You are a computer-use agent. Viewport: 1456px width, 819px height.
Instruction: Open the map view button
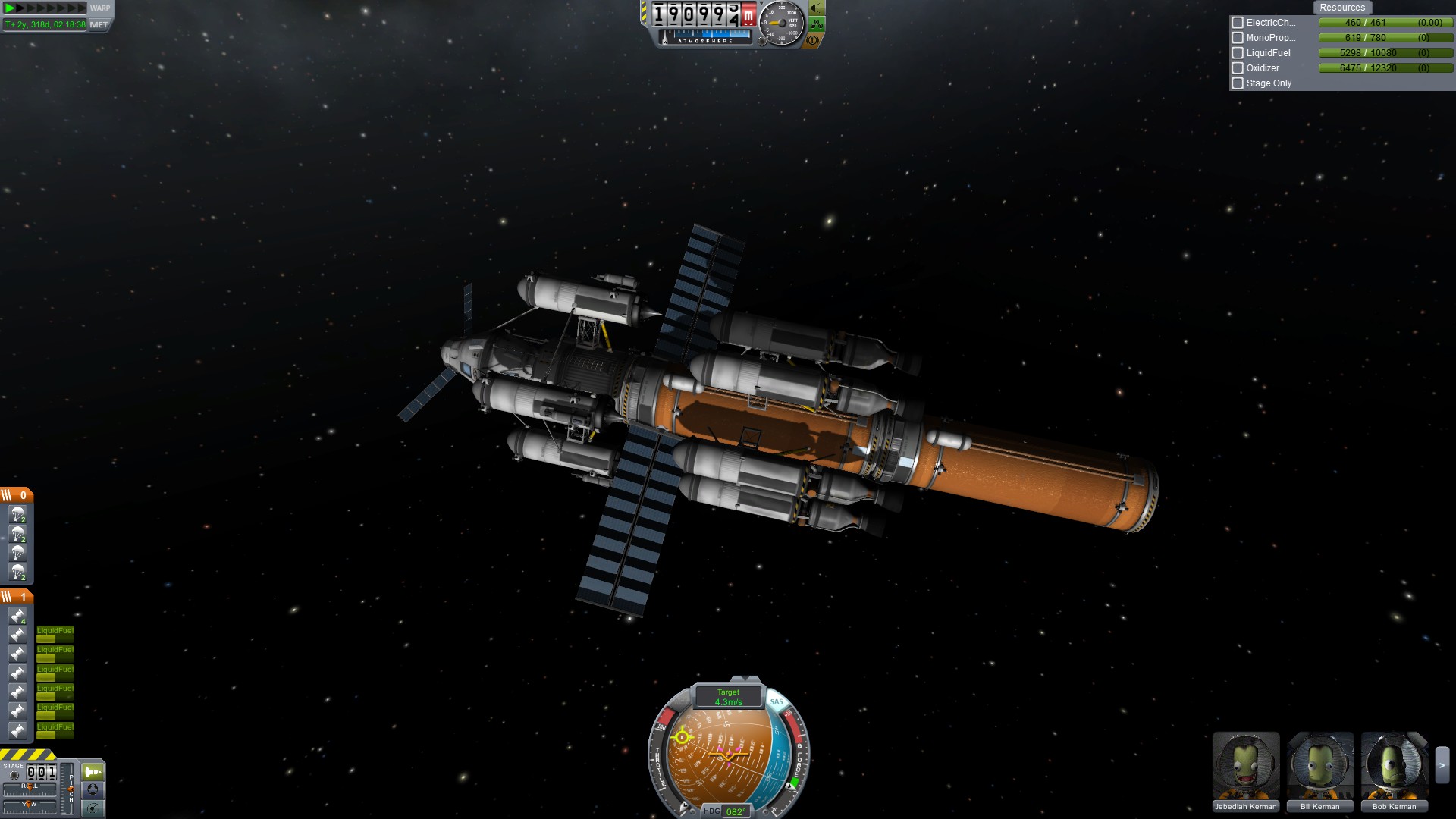pyautogui.click(x=93, y=808)
